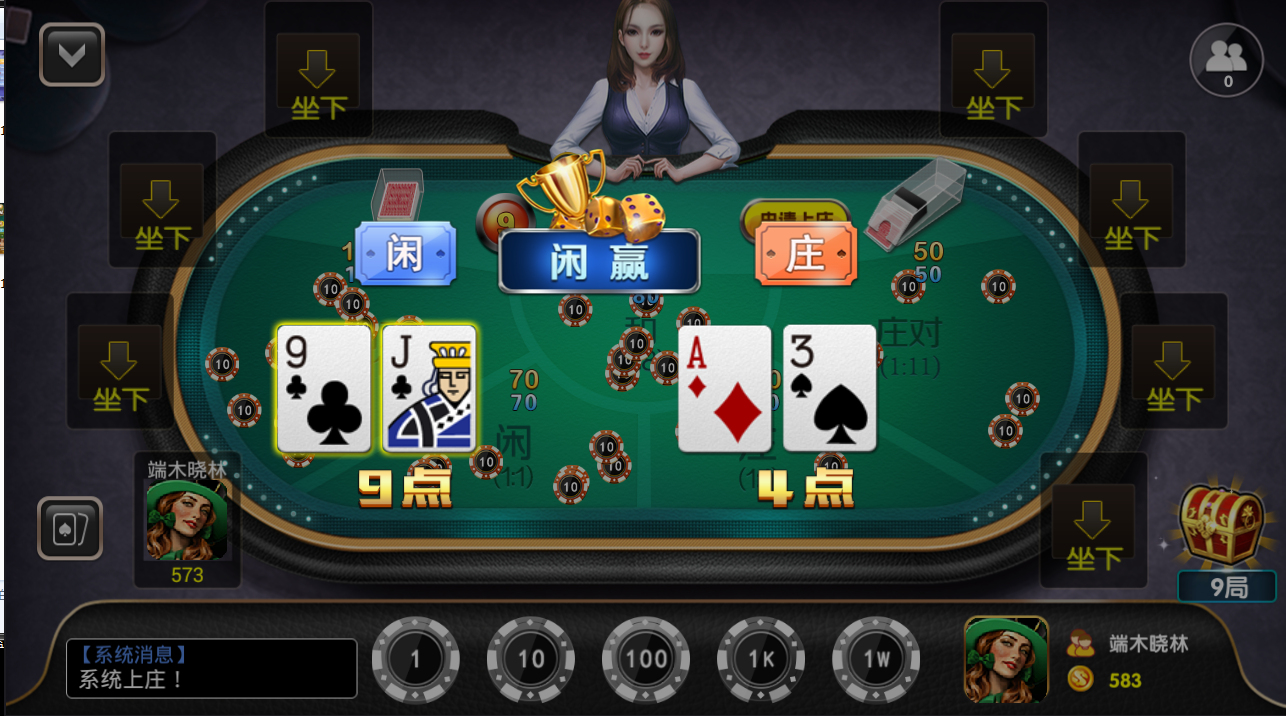Pick the 100 betting chip

click(646, 659)
